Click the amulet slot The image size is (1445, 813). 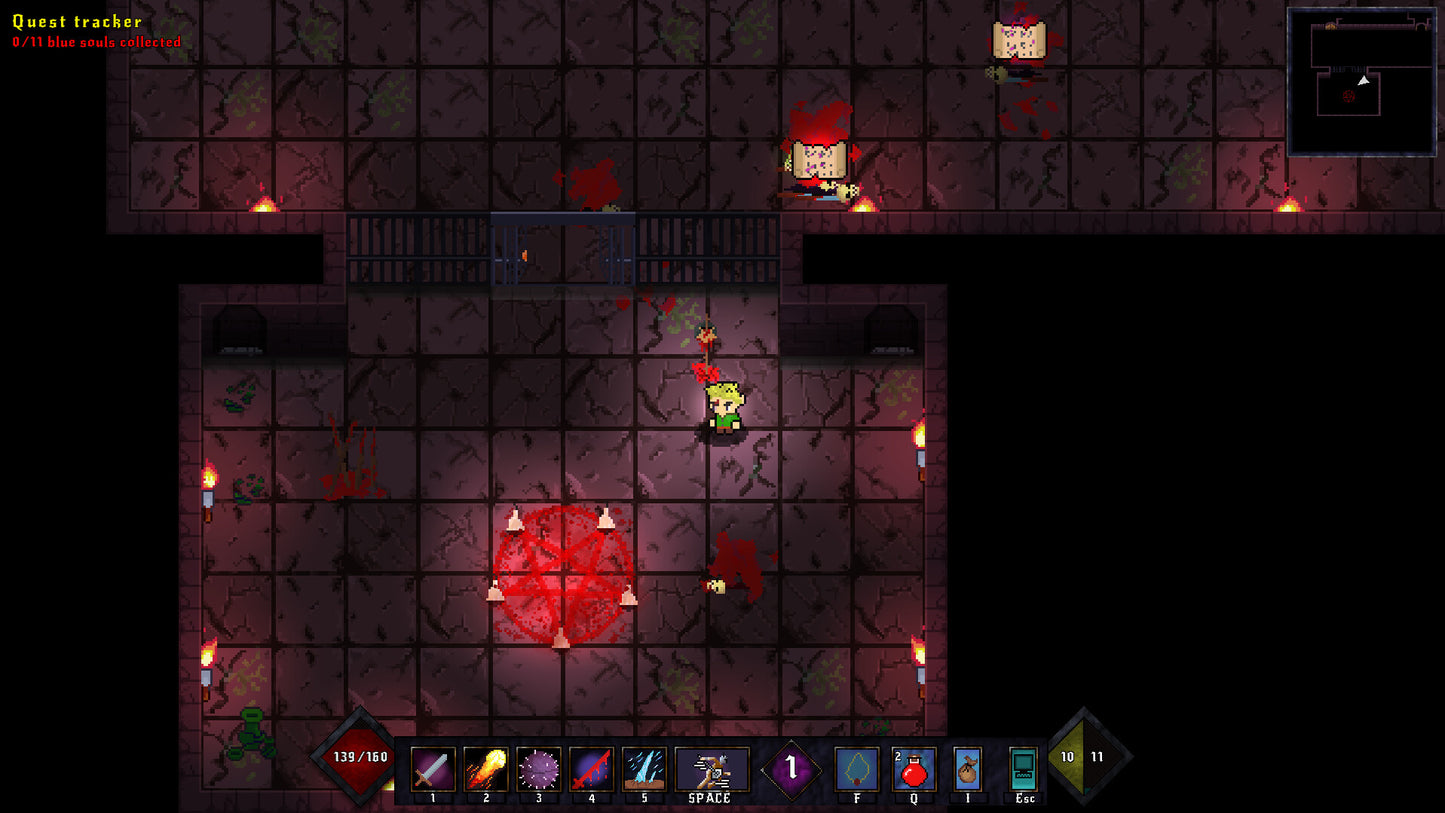(857, 770)
